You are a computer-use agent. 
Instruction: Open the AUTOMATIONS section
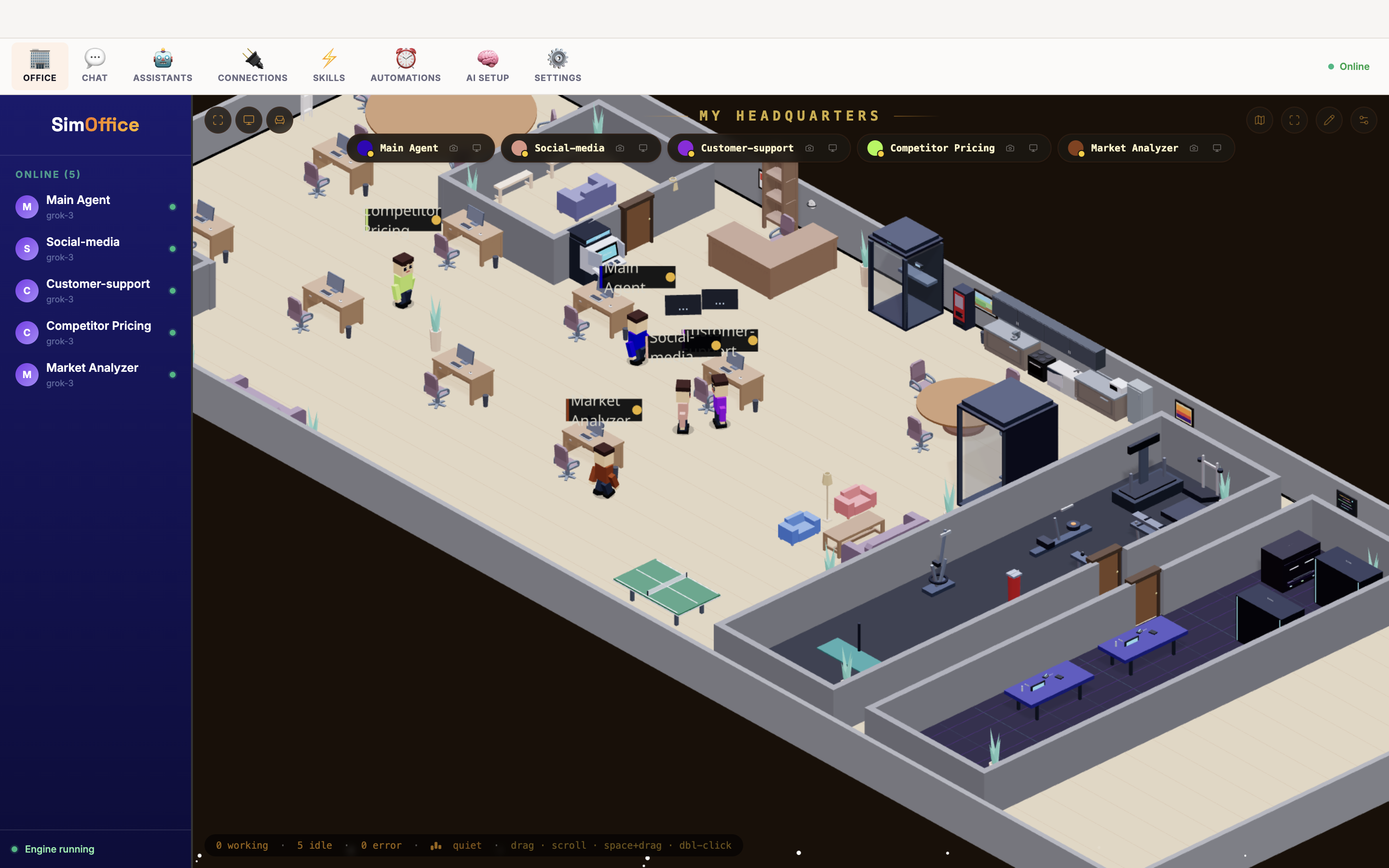click(405, 65)
